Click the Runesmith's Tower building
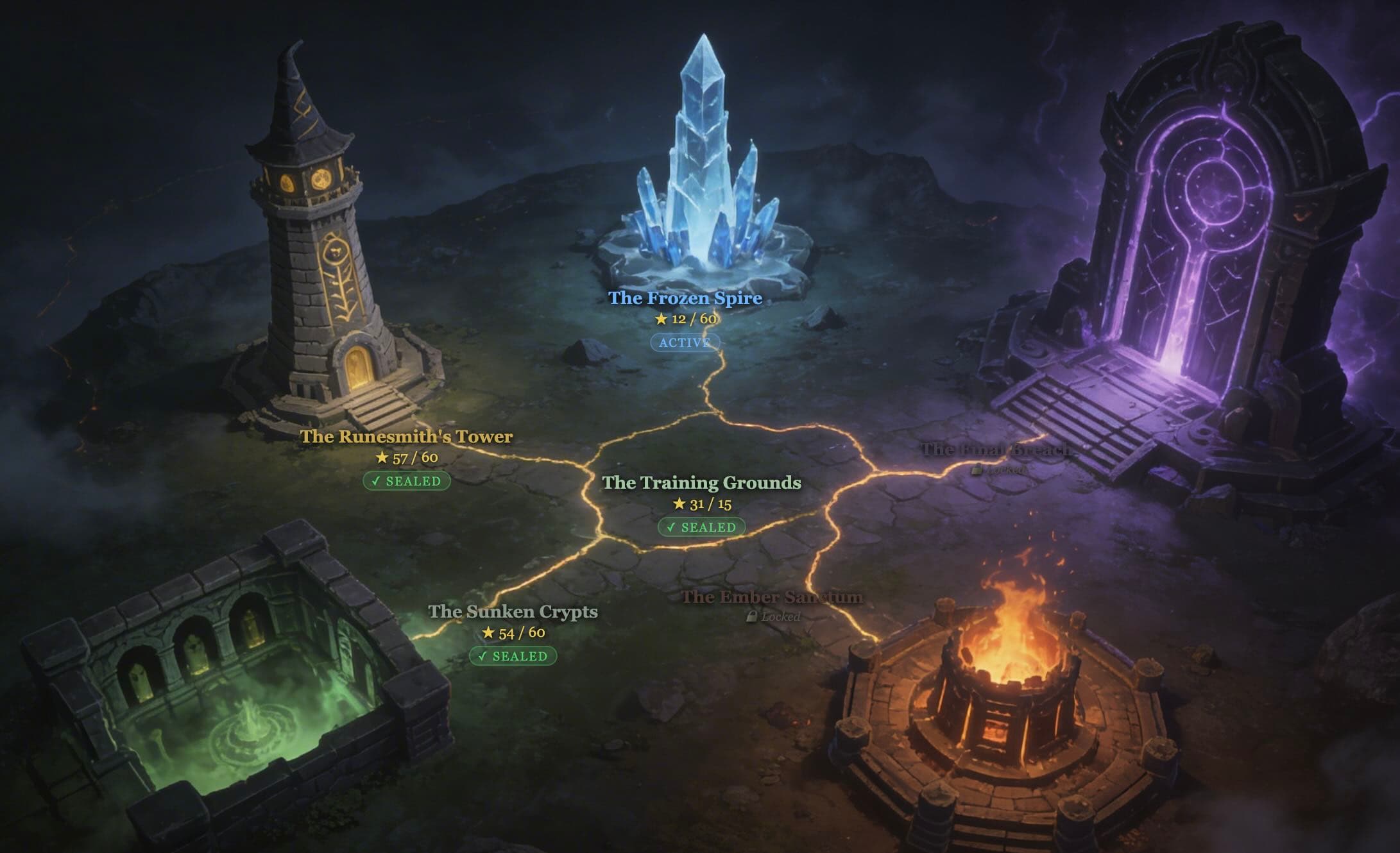This screenshot has width=1400, height=853. [308, 257]
